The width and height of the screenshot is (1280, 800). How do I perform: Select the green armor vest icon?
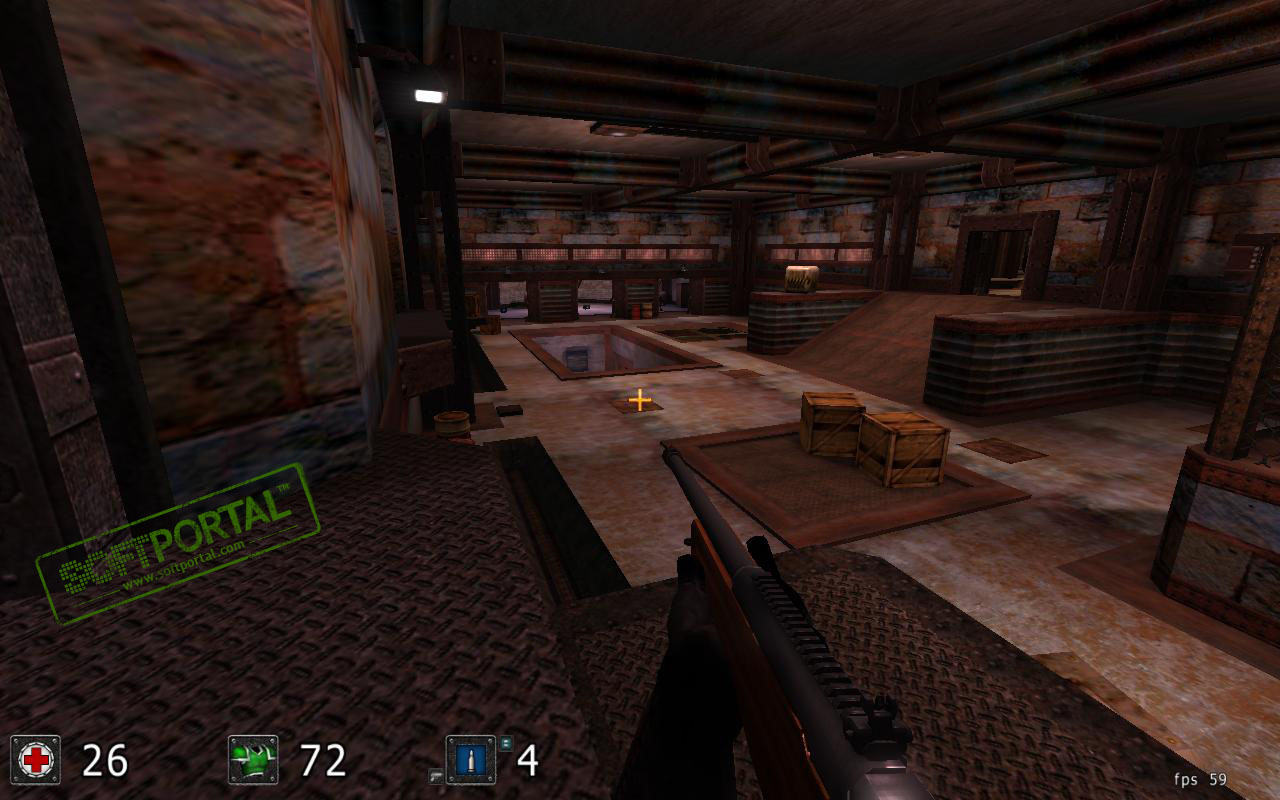(x=253, y=760)
